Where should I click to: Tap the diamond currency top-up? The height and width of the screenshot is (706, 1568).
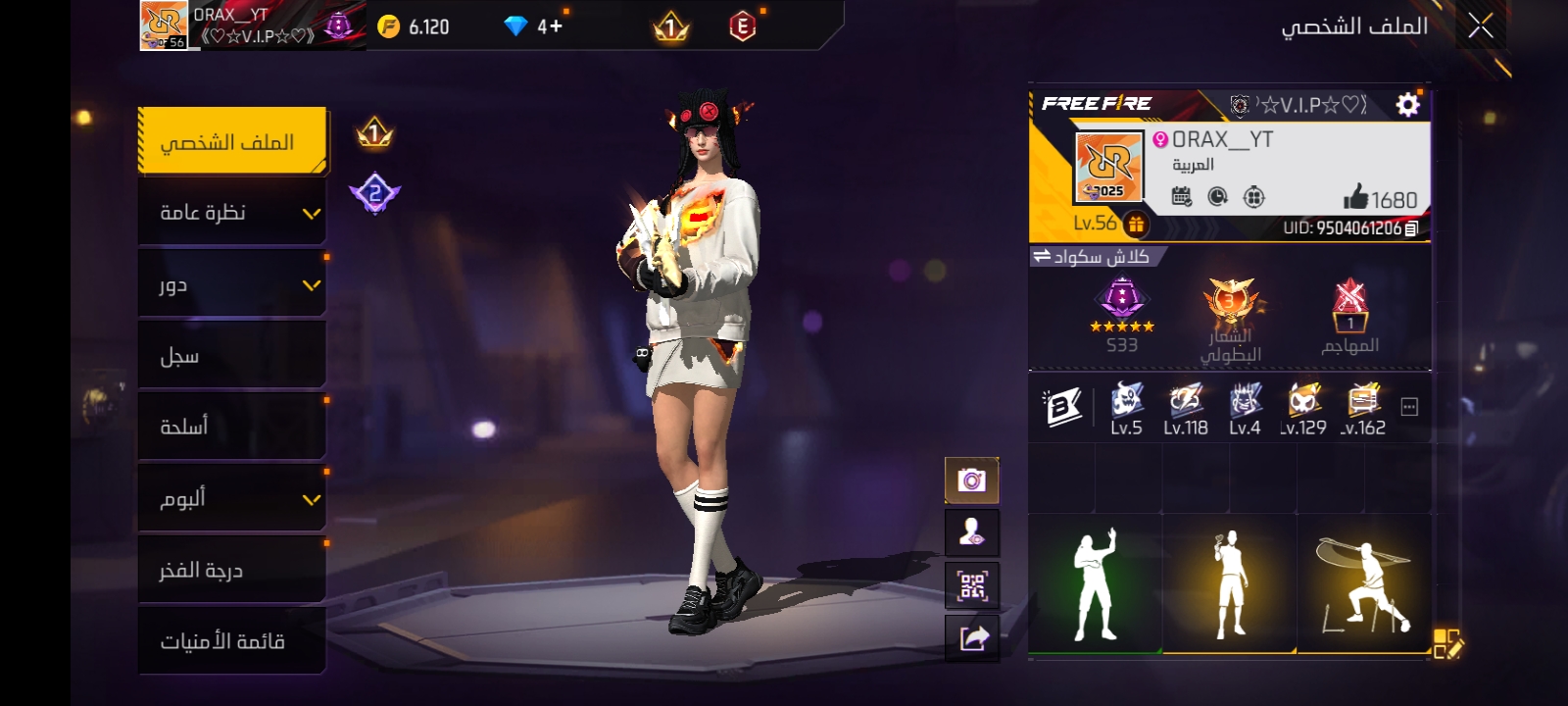pyautogui.click(x=534, y=26)
